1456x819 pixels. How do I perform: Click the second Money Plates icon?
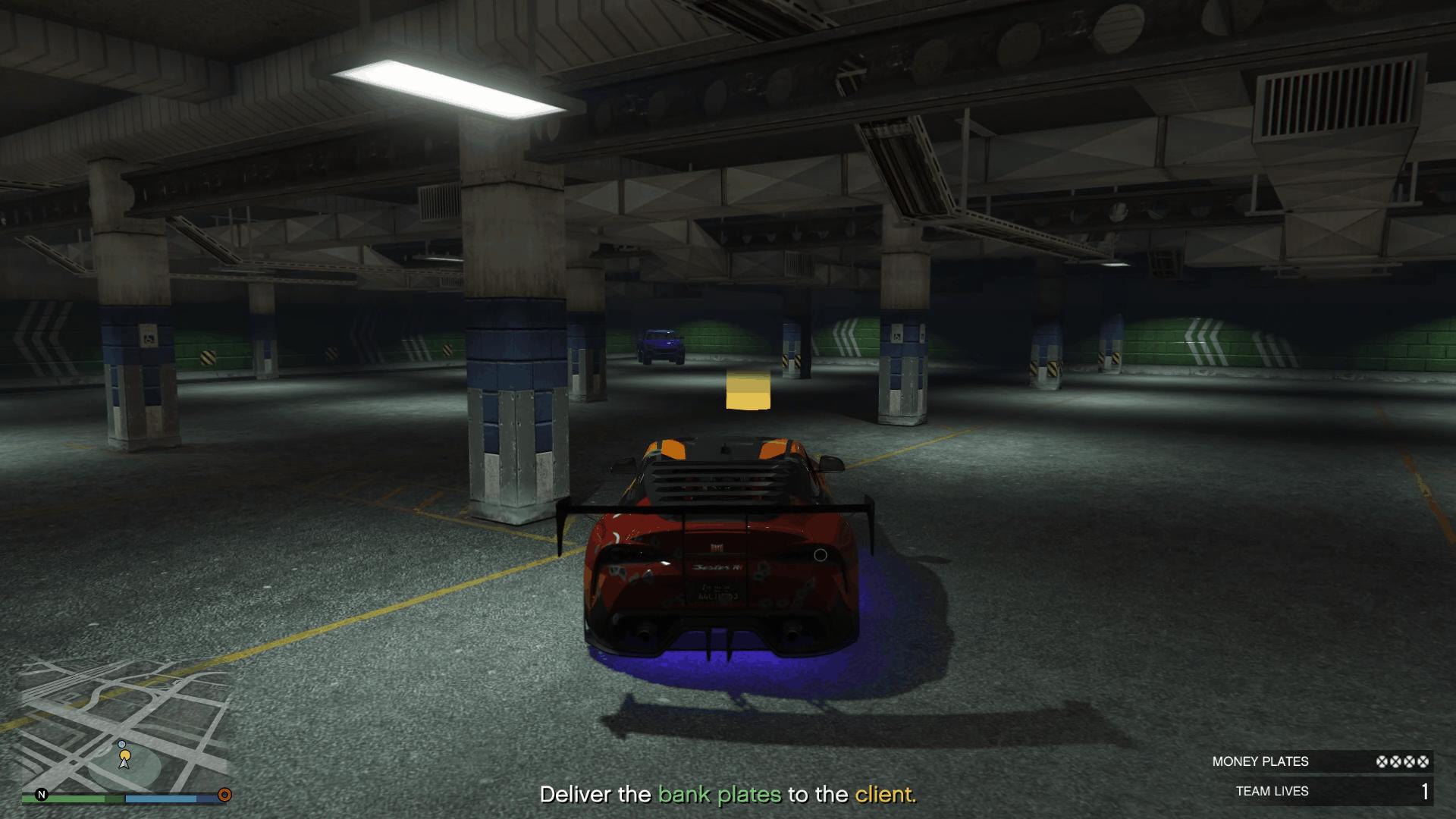(1395, 761)
